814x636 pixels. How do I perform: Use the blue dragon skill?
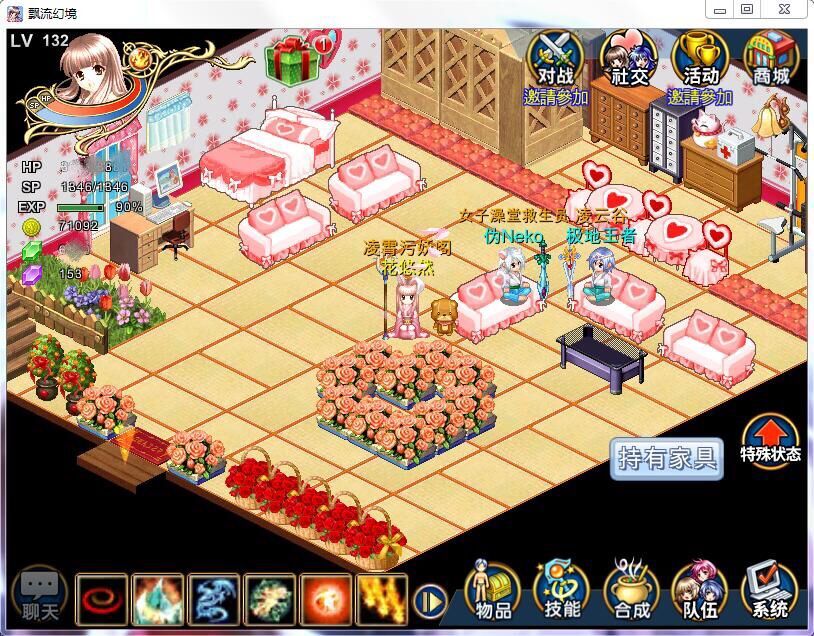pyautogui.click(x=214, y=599)
